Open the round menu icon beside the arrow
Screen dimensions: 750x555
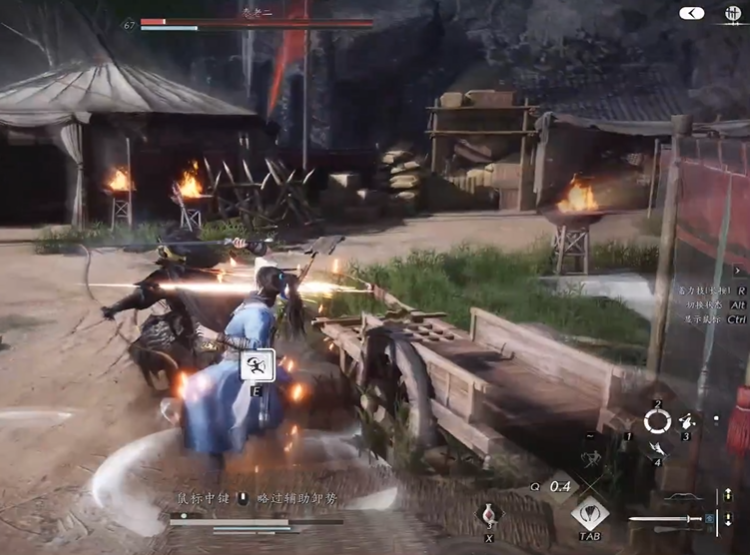[733, 14]
